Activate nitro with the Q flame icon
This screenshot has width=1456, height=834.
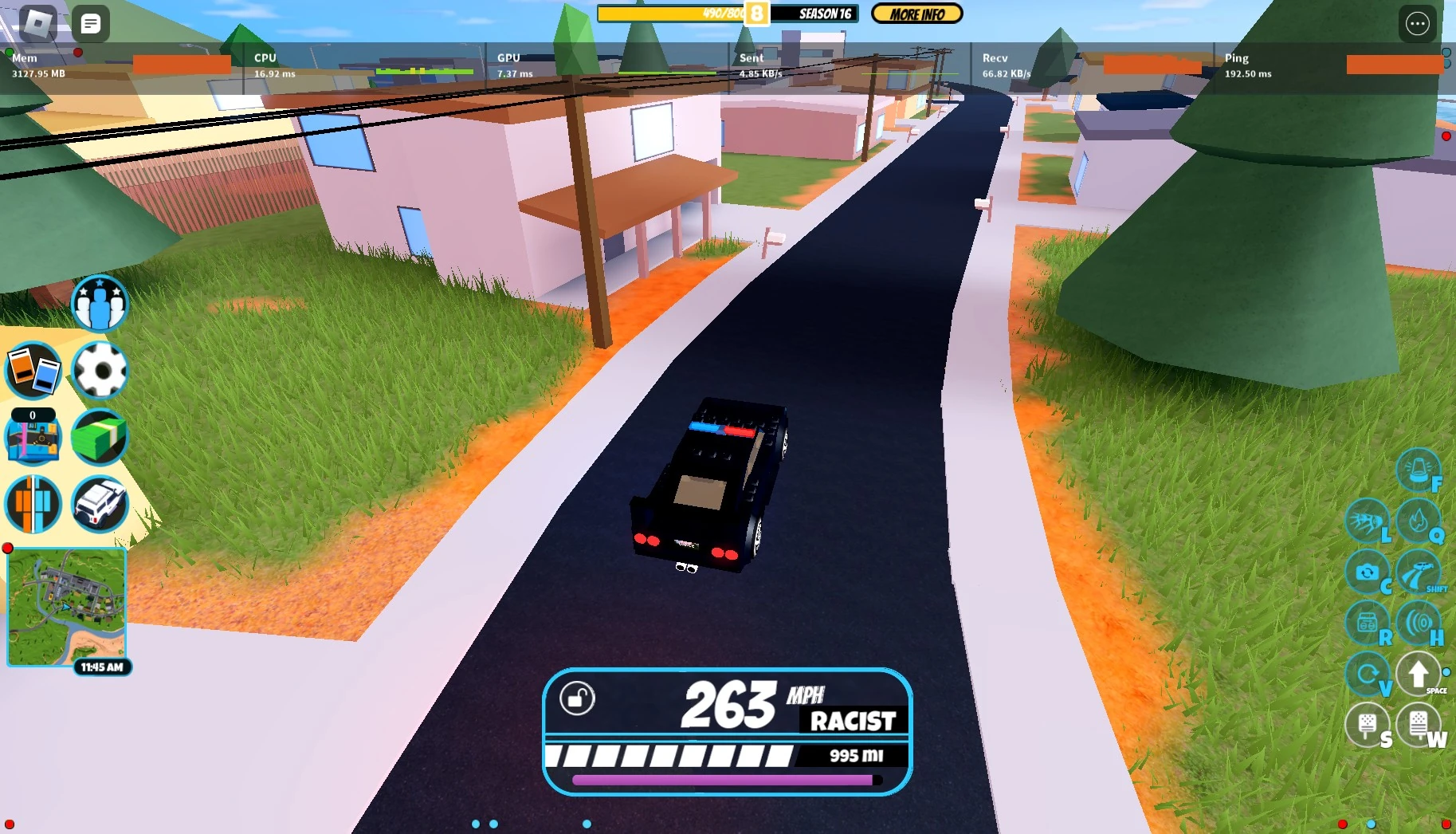tap(1419, 521)
